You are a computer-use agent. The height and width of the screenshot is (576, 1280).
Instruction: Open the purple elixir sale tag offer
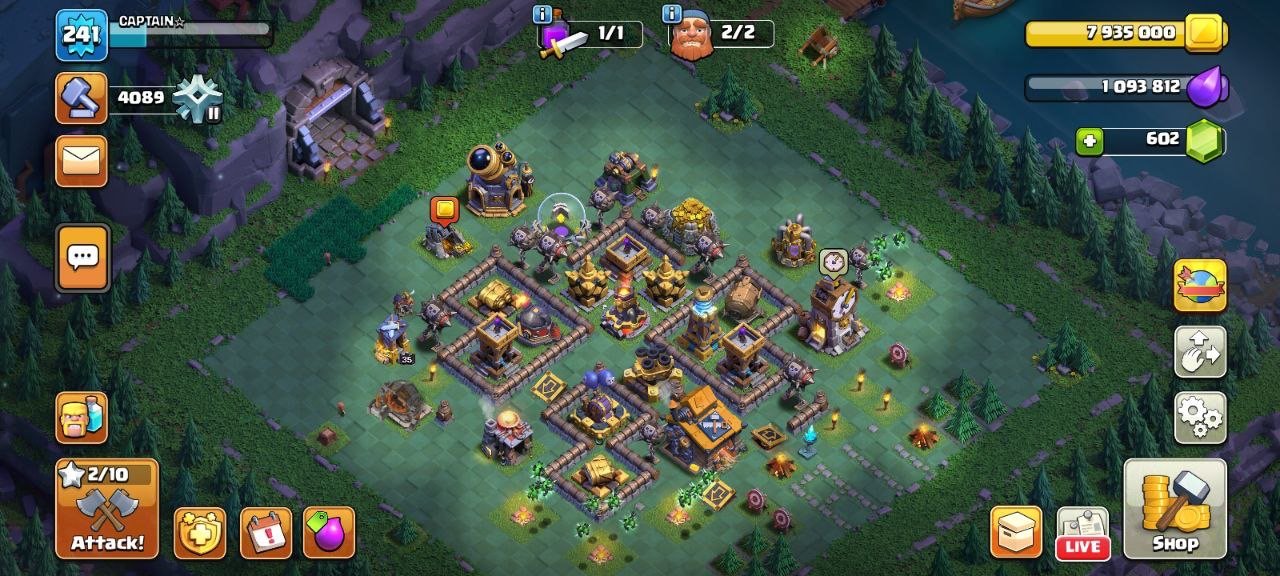(x=329, y=532)
